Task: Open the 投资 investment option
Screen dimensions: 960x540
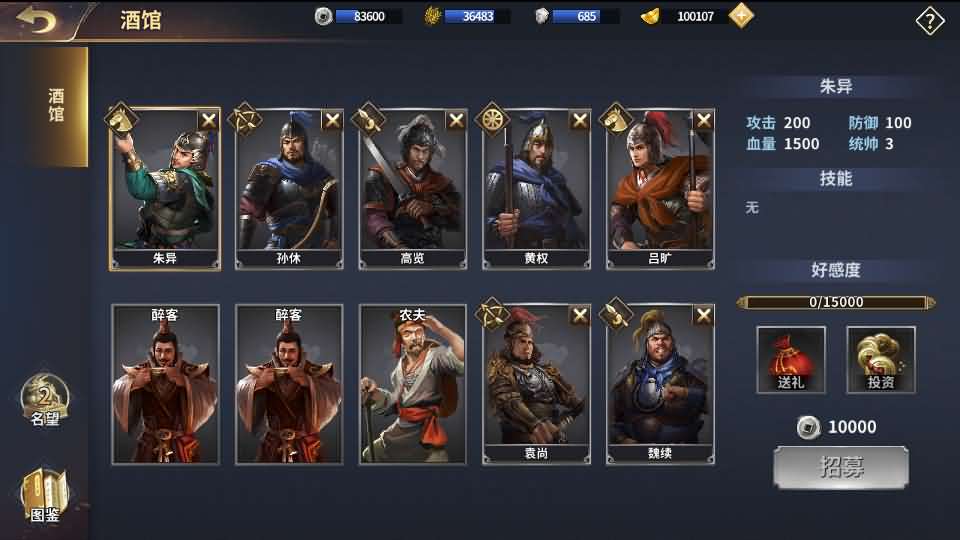Action: pyautogui.click(x=881, y=360)
